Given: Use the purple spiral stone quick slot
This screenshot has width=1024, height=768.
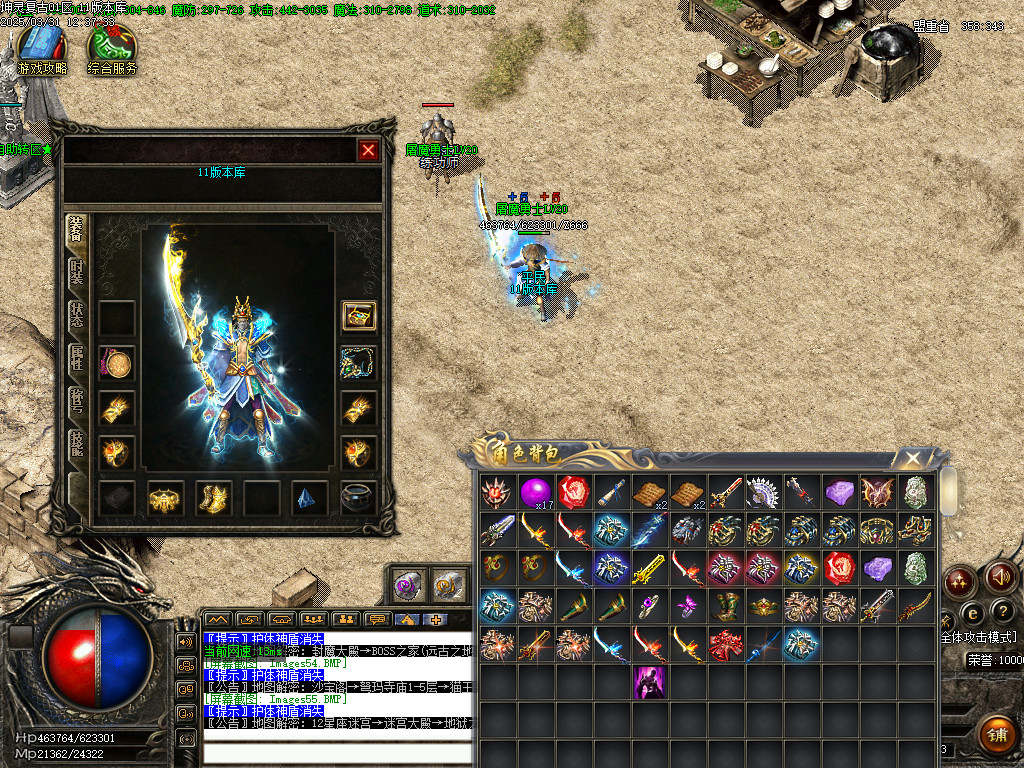Looking at the screenshot, I should 408,584.
